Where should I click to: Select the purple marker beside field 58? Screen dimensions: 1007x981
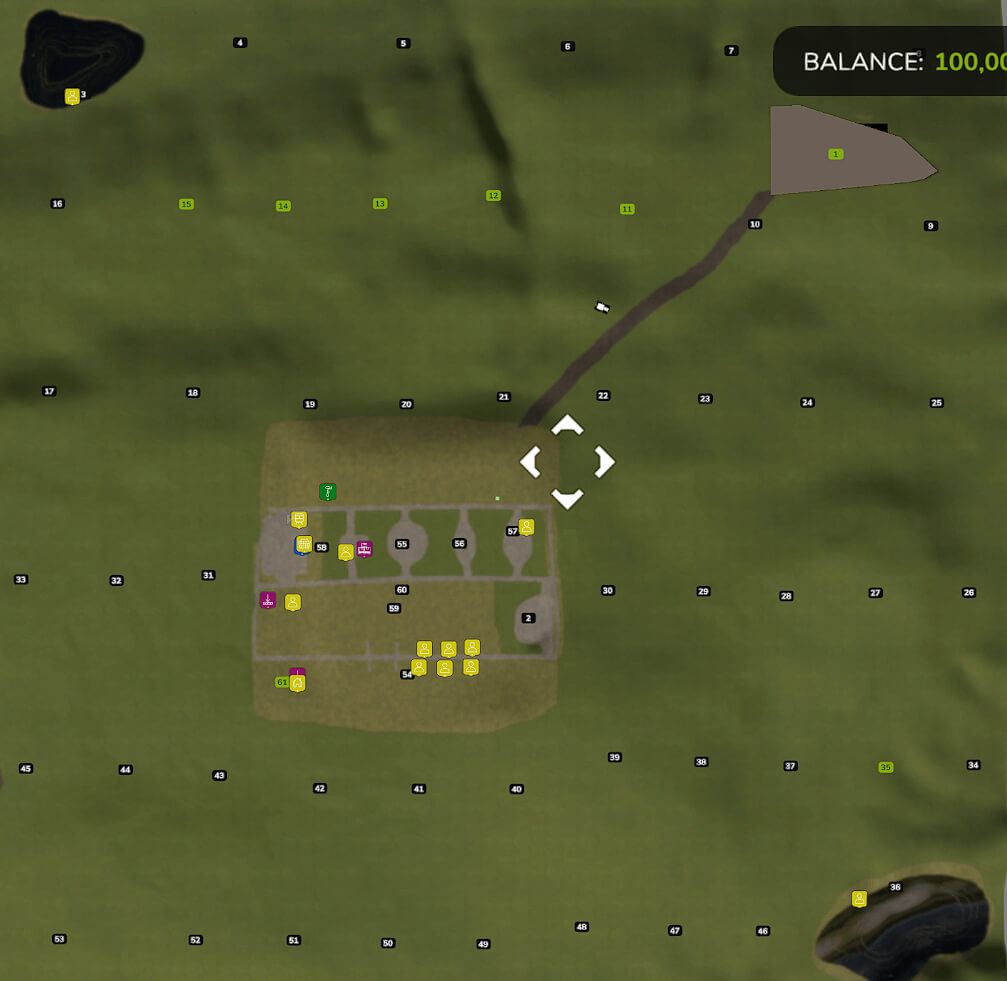[364, 548]
